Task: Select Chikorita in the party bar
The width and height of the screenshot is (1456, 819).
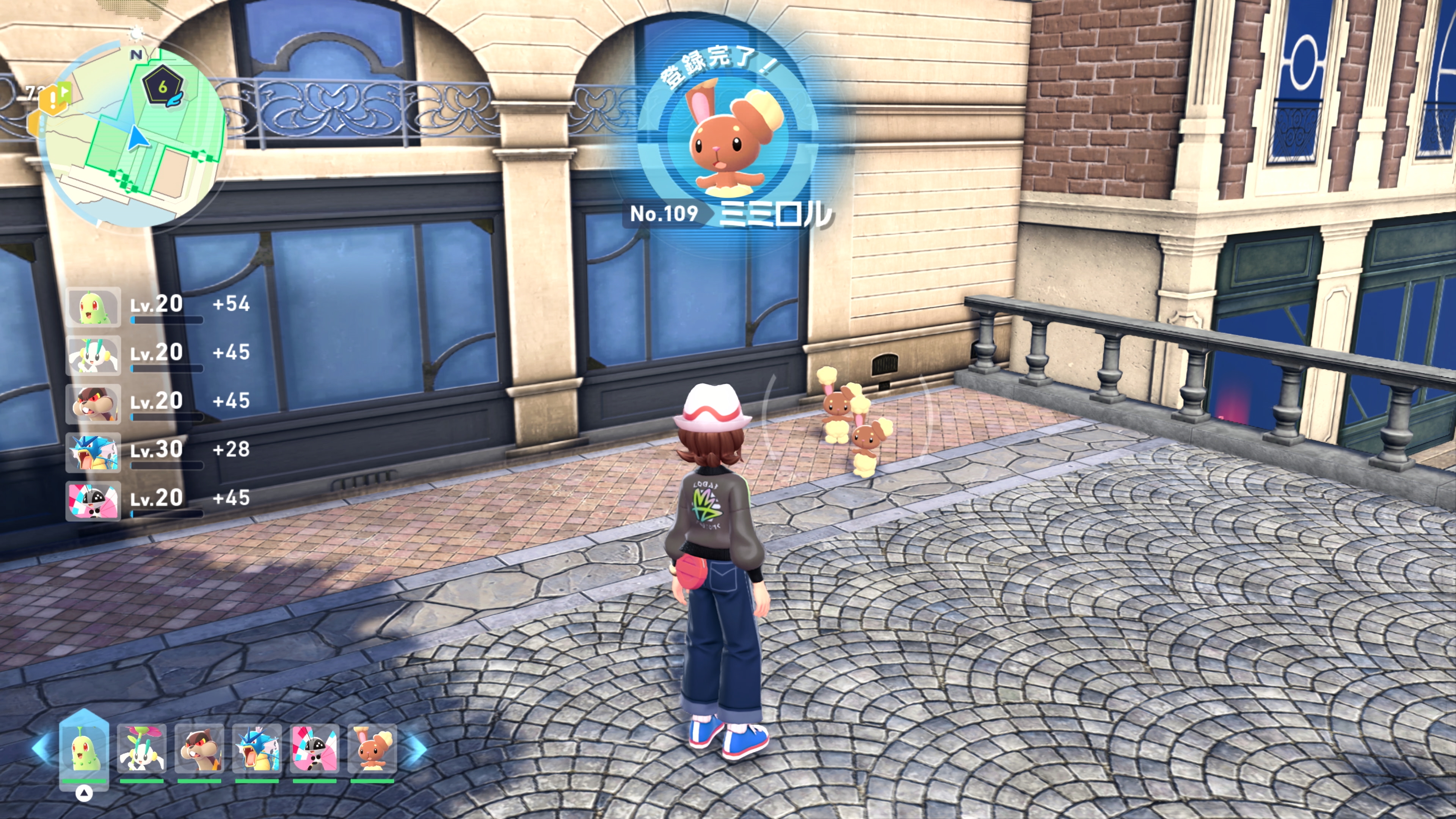Action: pyautogui.click(x=84, y=749)
